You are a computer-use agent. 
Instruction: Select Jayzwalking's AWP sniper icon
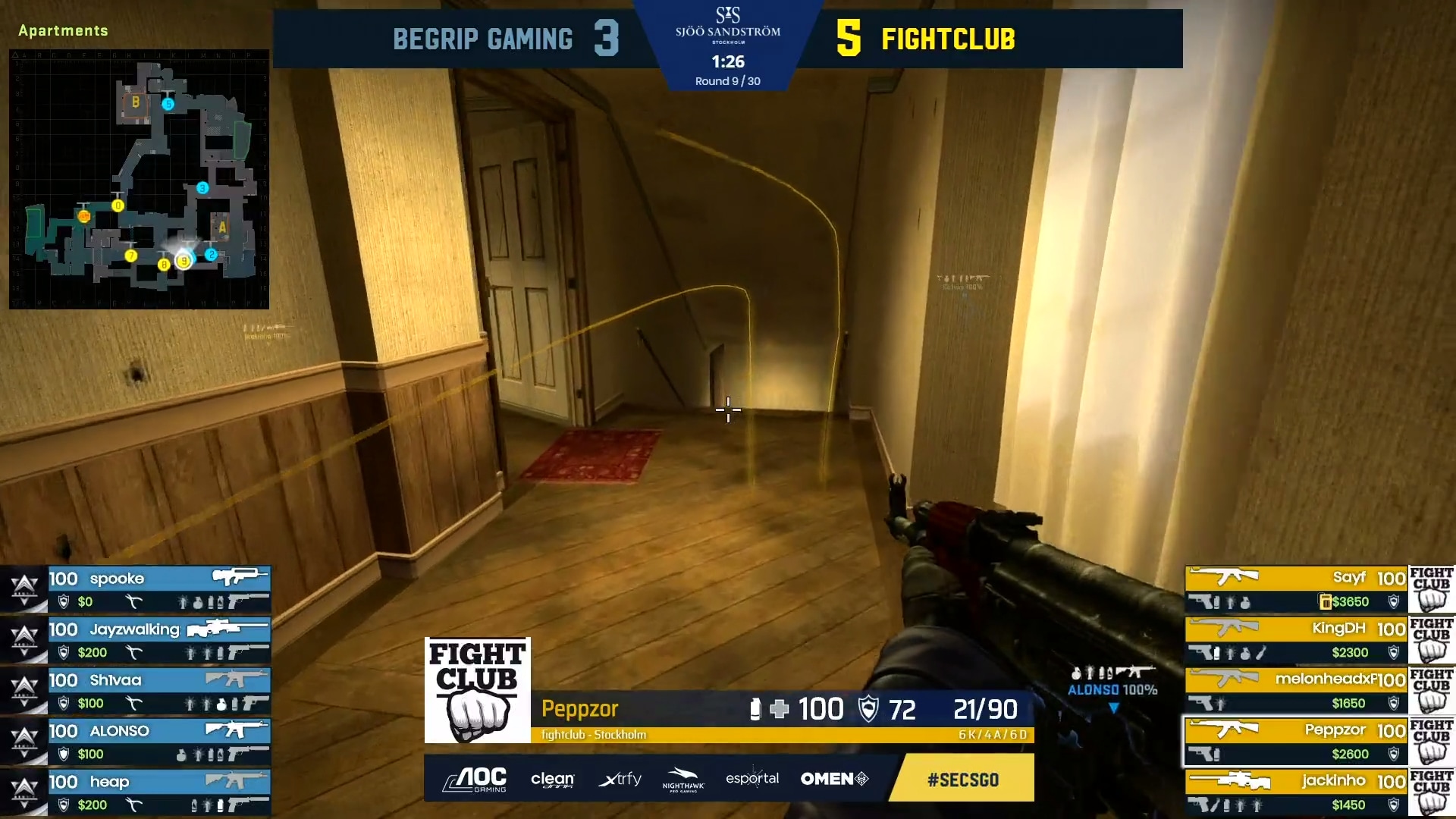(227, 628)
